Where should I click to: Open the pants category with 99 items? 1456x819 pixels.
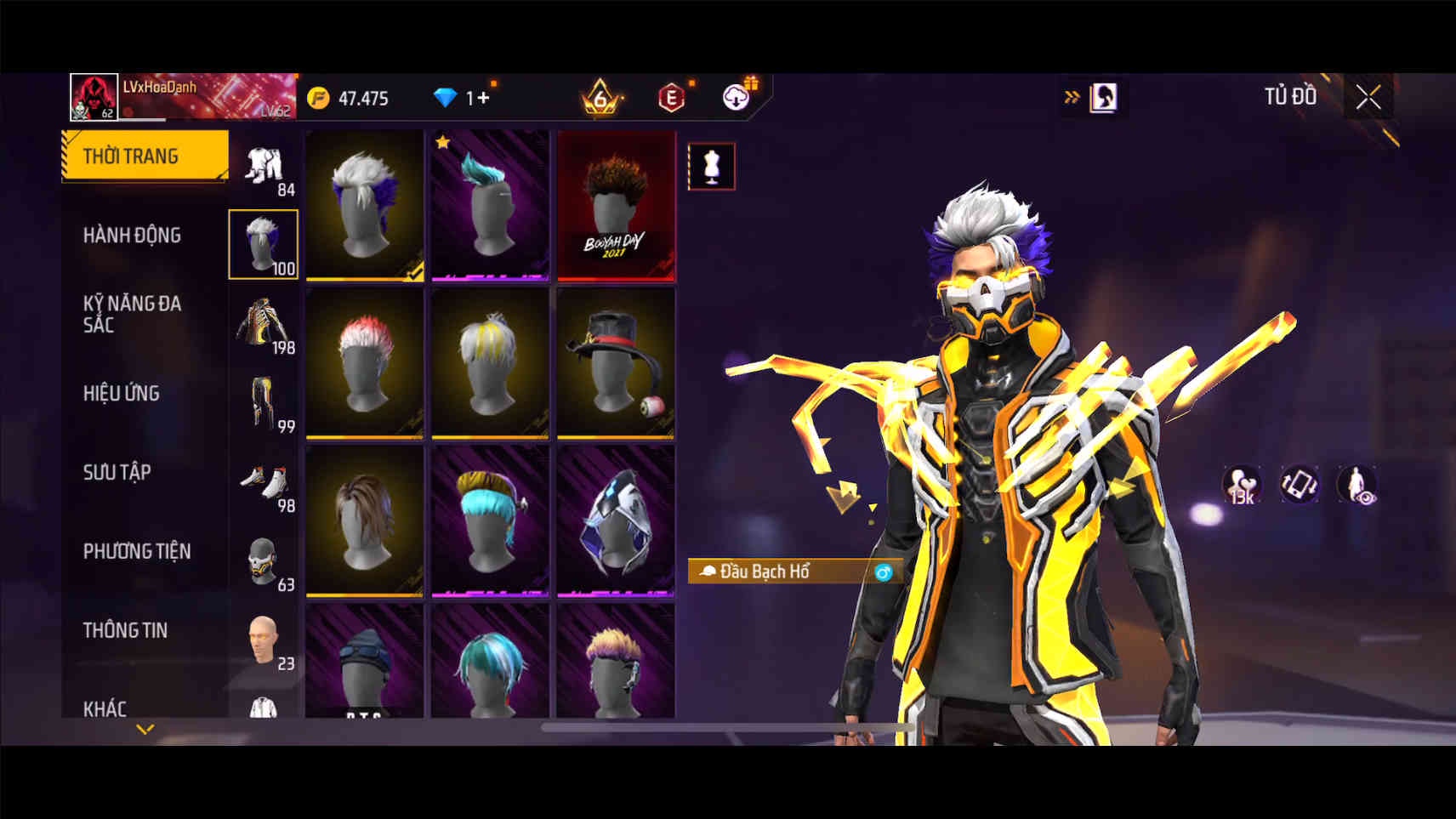264,404
